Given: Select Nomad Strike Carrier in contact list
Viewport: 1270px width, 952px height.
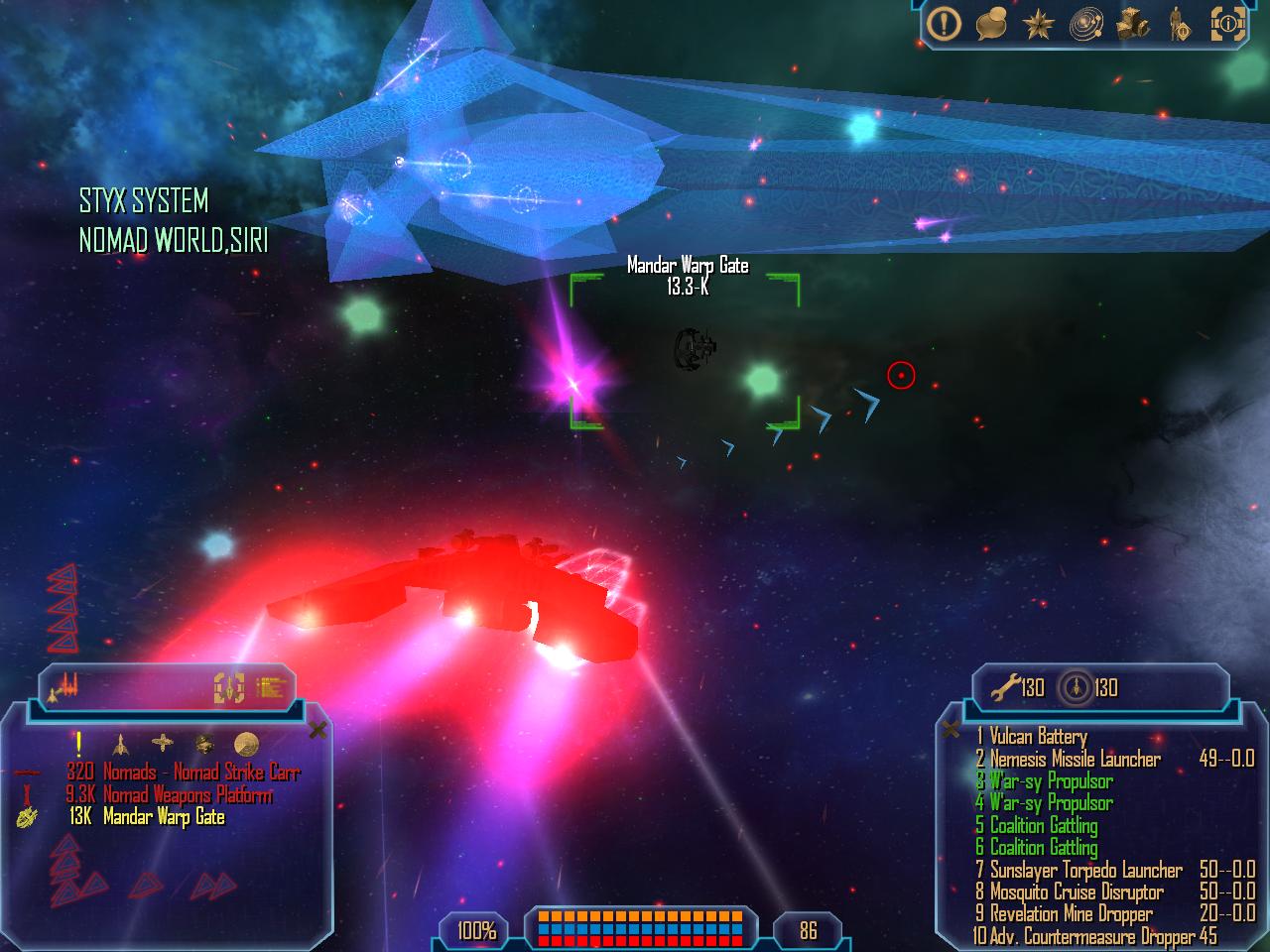Looking at the screenshot, I should 200,772.
